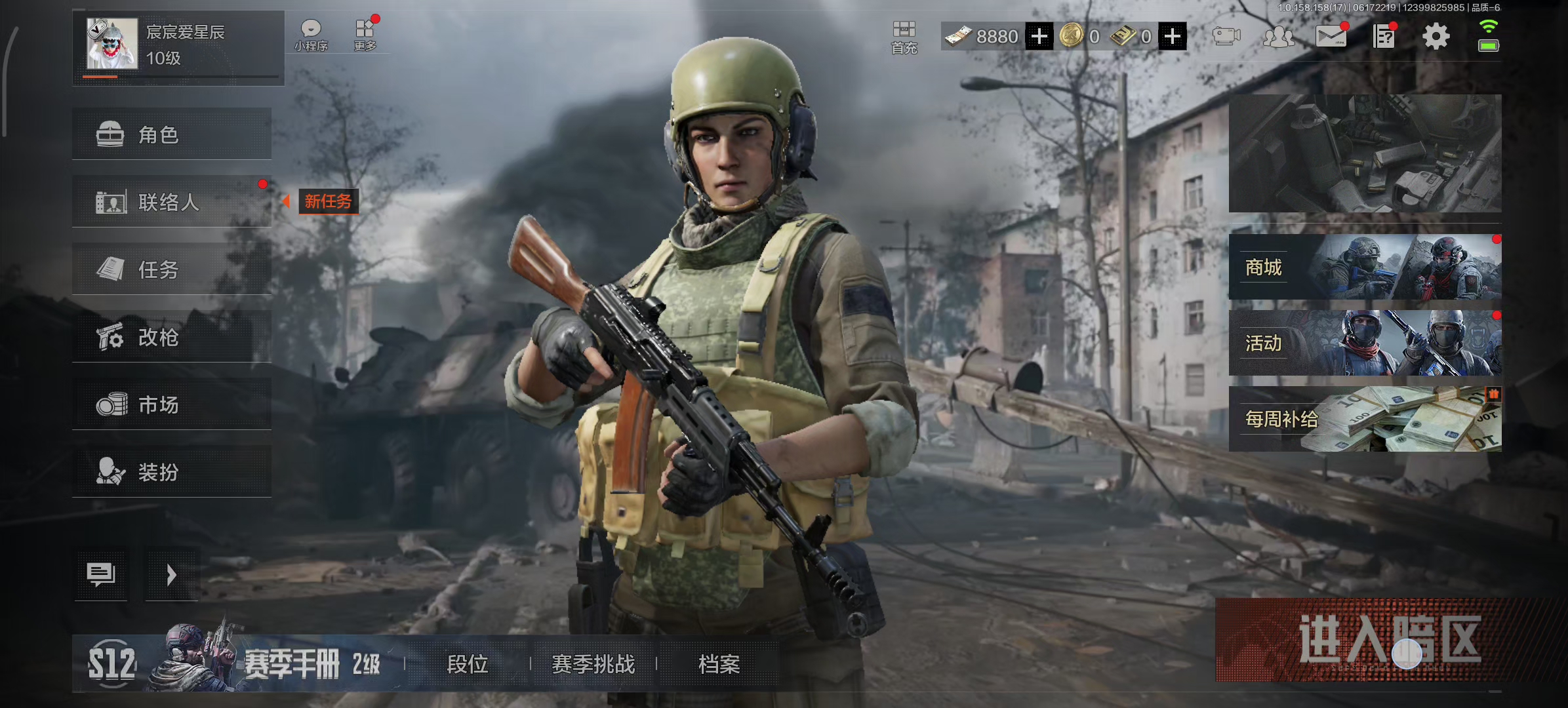The width and height of the screenshot is (1568, 708).
Task: Go to 改枪 gun modification
Action: coord(172,337)
